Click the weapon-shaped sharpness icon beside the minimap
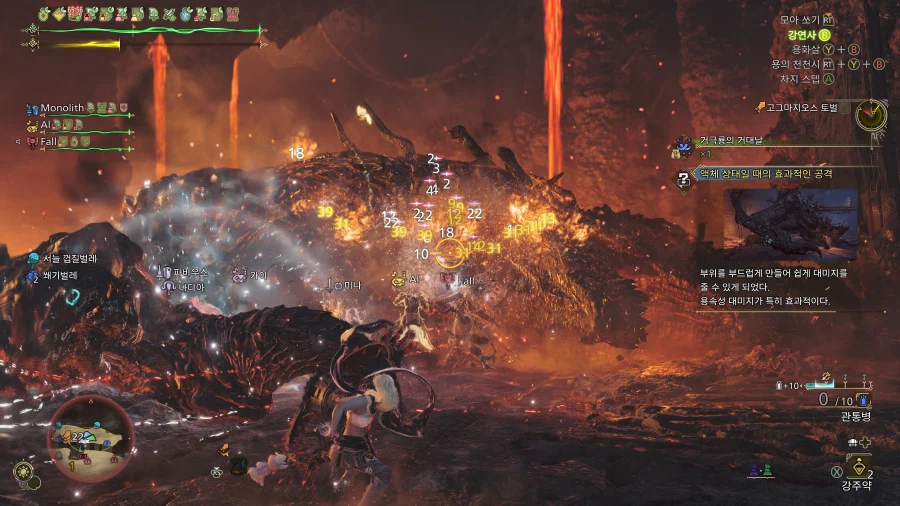The image size is (900, 506). coord(23,472)
